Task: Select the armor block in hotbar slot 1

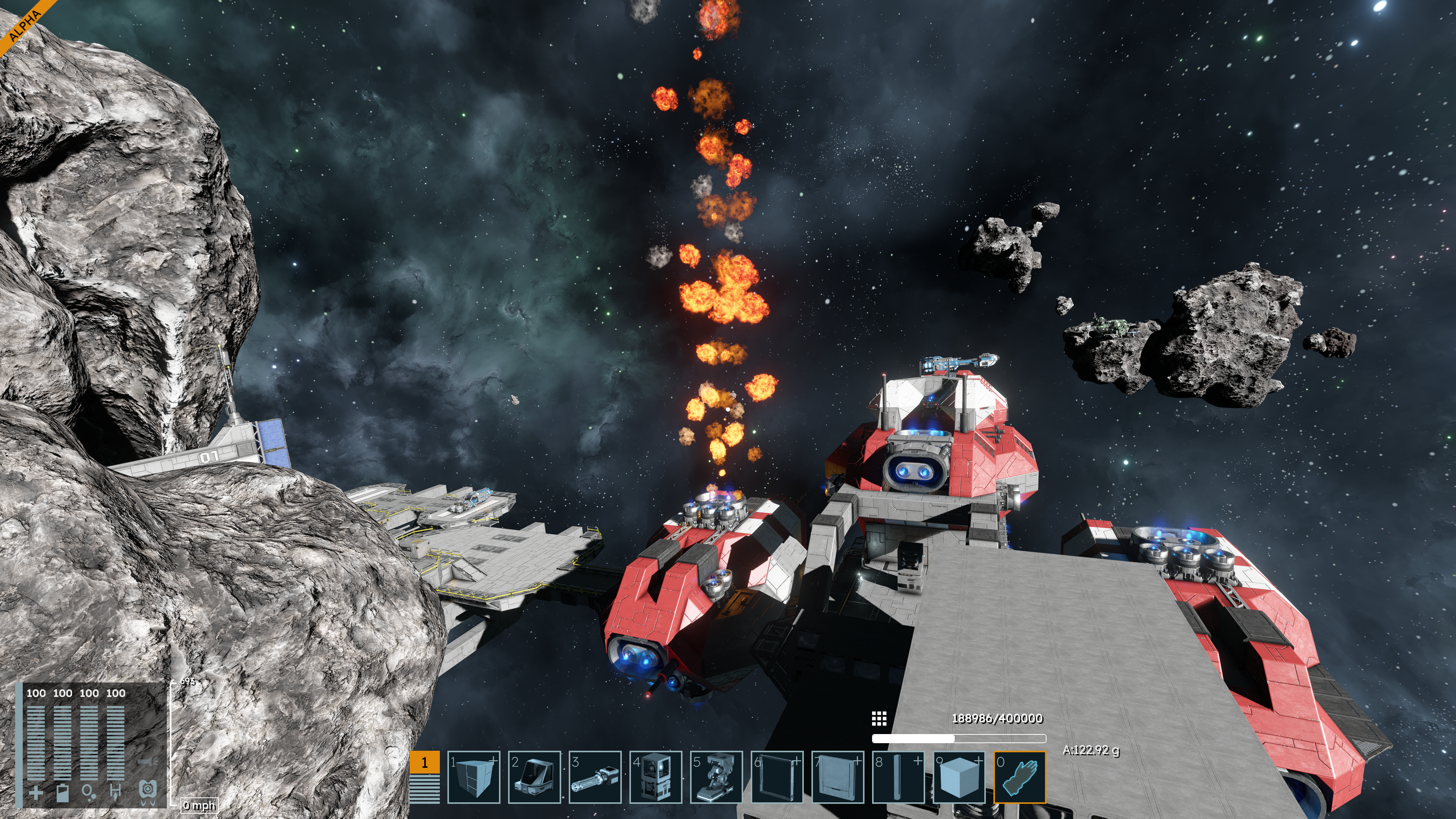Action: (474, 777)
